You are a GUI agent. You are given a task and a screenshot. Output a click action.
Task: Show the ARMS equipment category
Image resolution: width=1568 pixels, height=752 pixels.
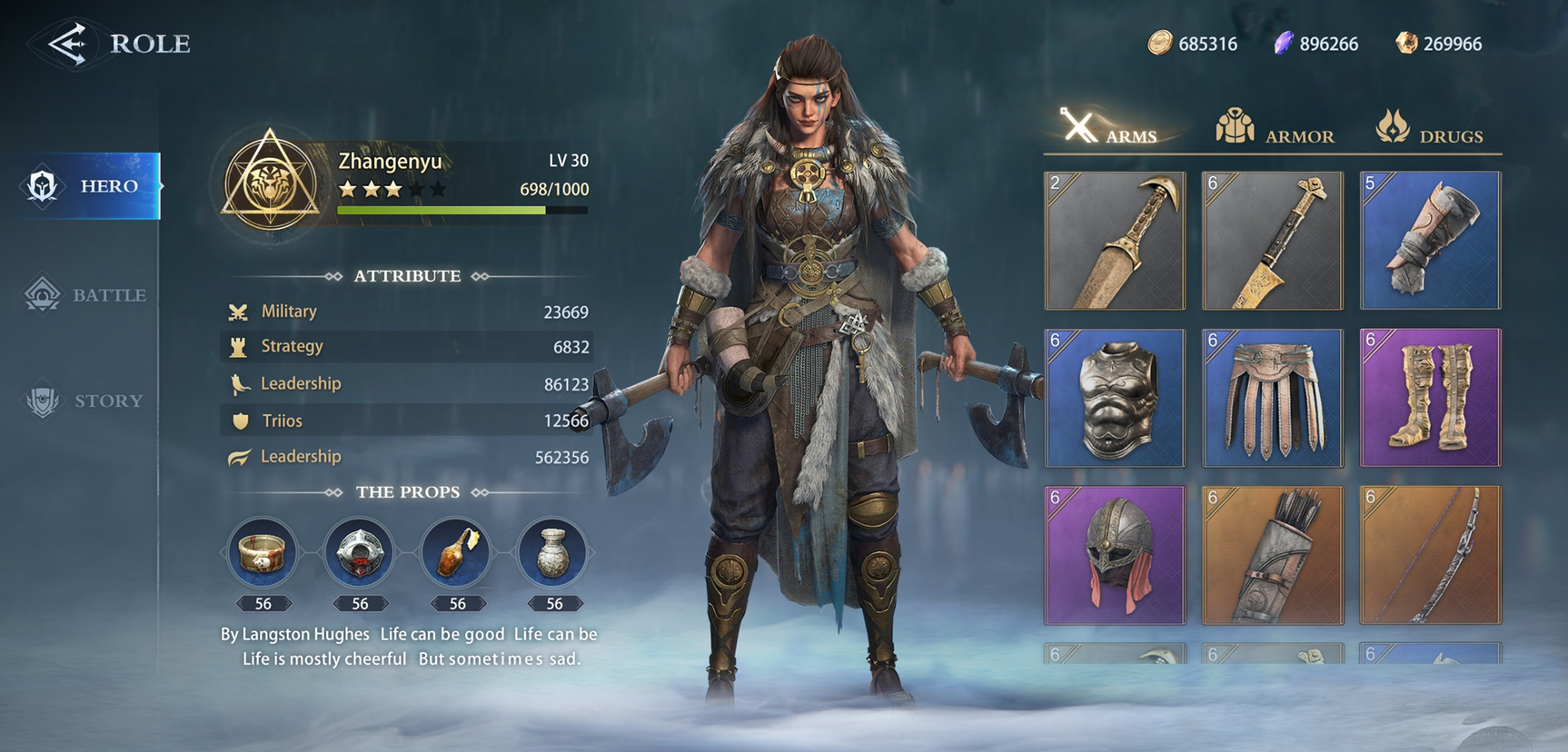1109,128
